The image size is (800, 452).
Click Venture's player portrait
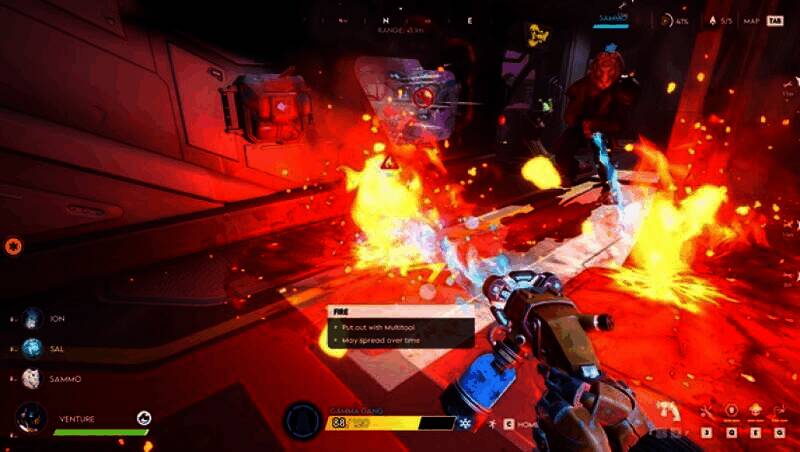coord(31,418)
